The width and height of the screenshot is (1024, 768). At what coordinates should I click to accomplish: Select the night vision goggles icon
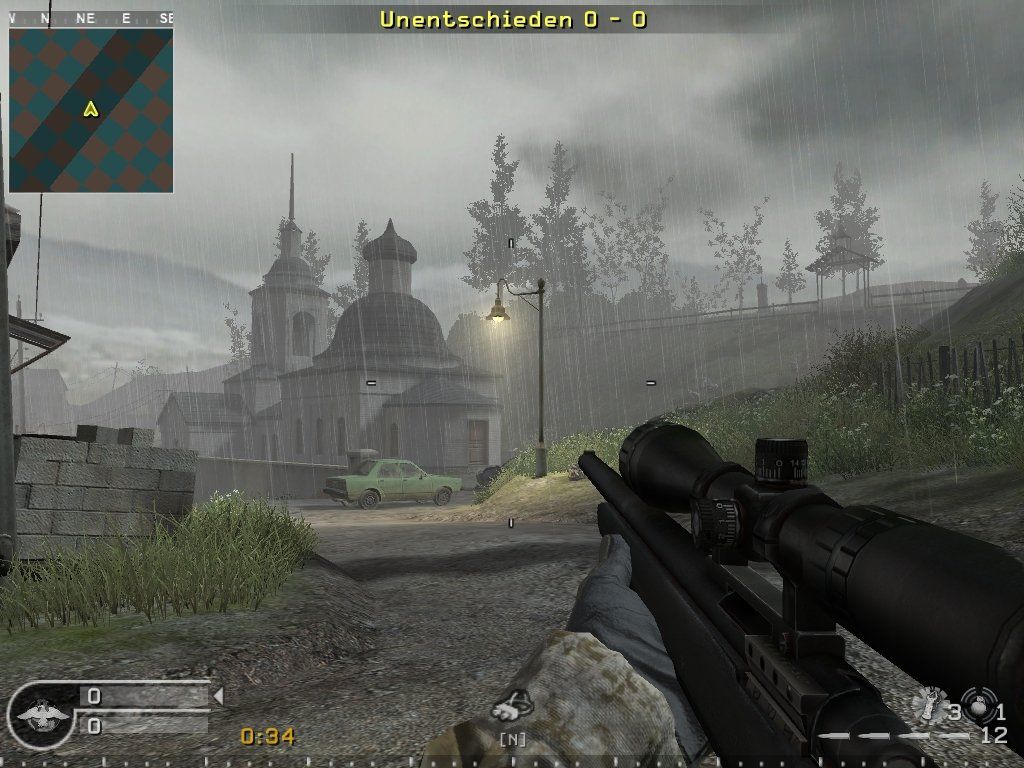[x=512, y=707]
